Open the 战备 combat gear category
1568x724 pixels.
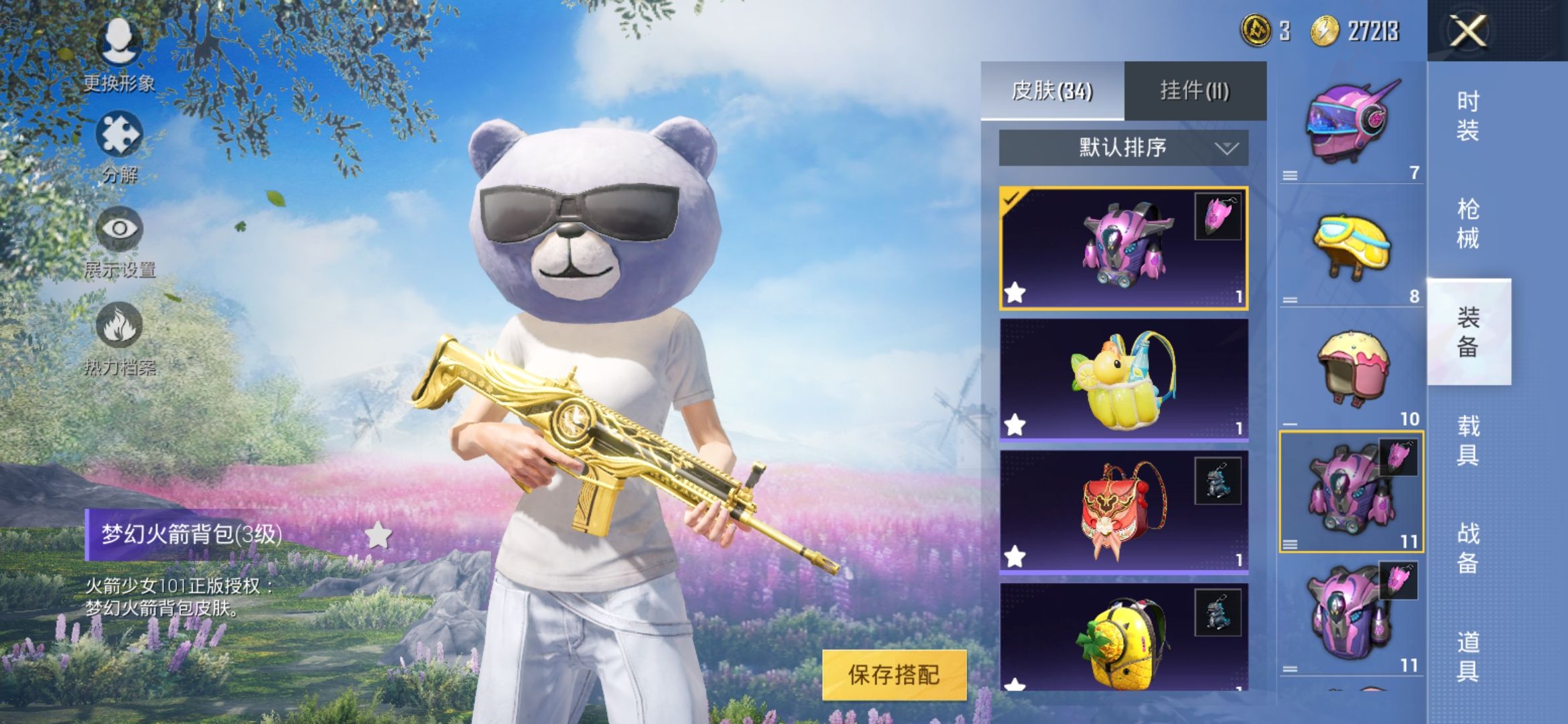click(x=1467, y=548)
